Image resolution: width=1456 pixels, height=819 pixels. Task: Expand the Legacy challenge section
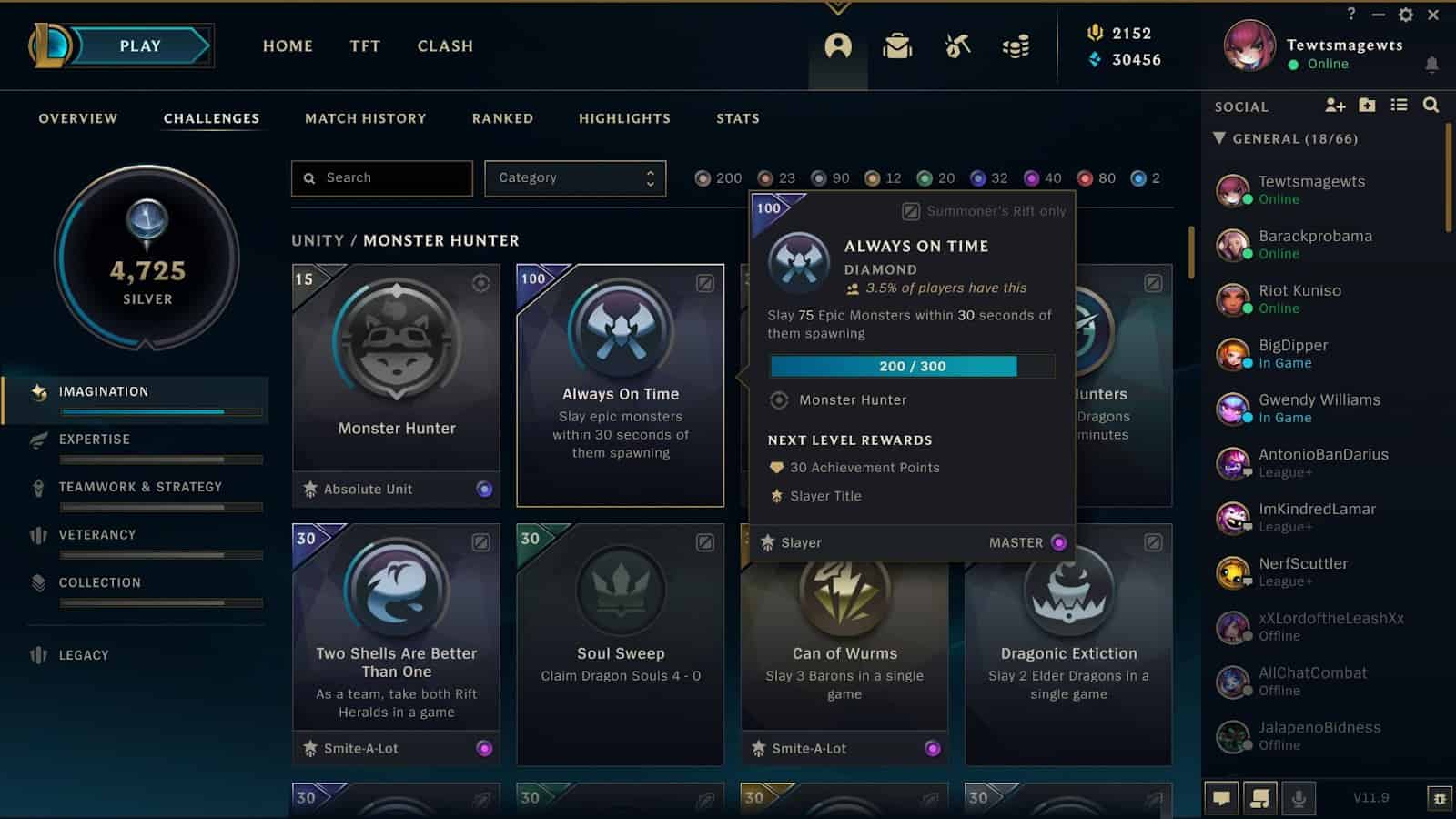[83, 654]
